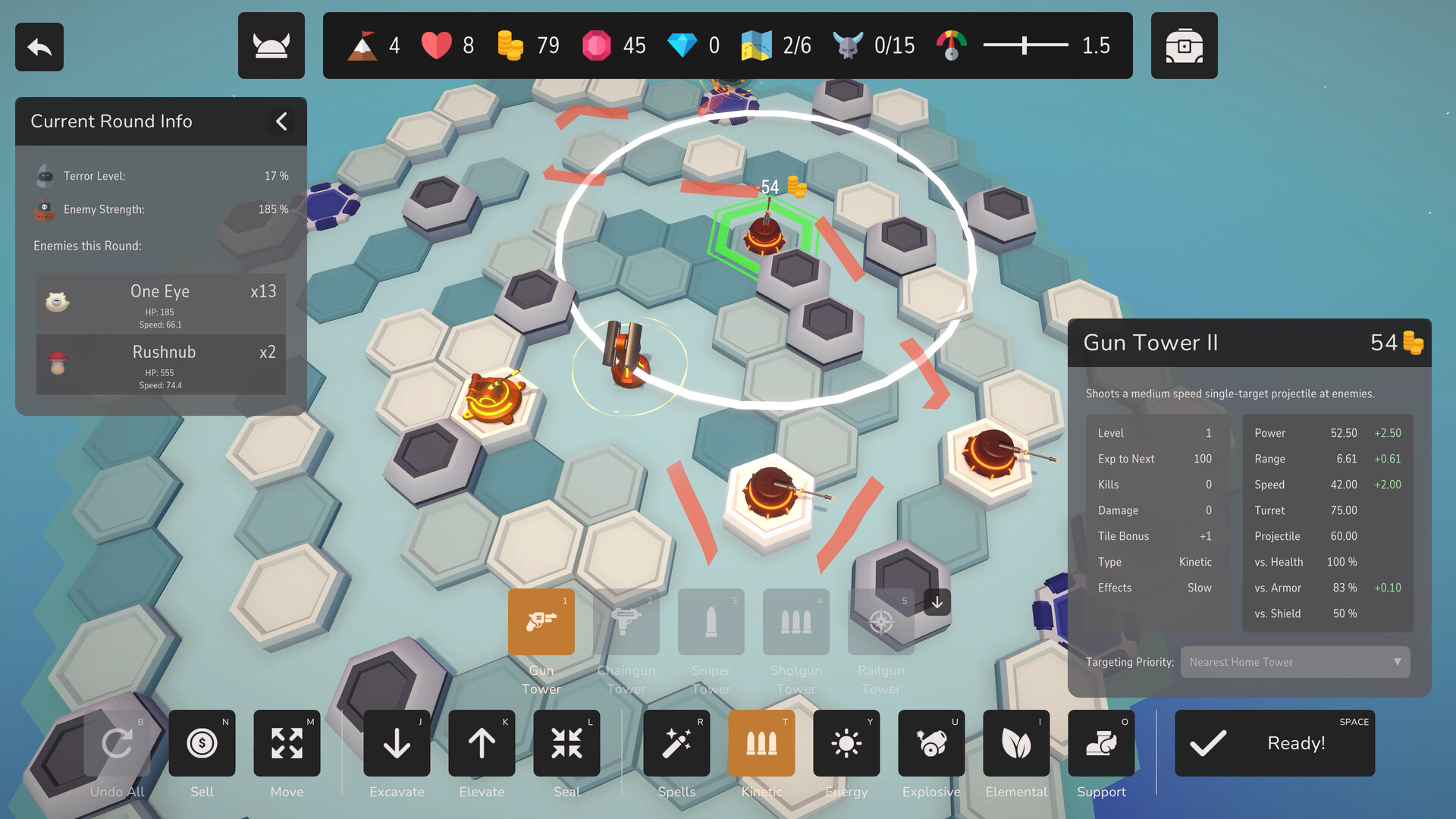The width and height of the screenshot is (1456, 819).
Task: Open the viking helmet menu
Action: point(271,45)
